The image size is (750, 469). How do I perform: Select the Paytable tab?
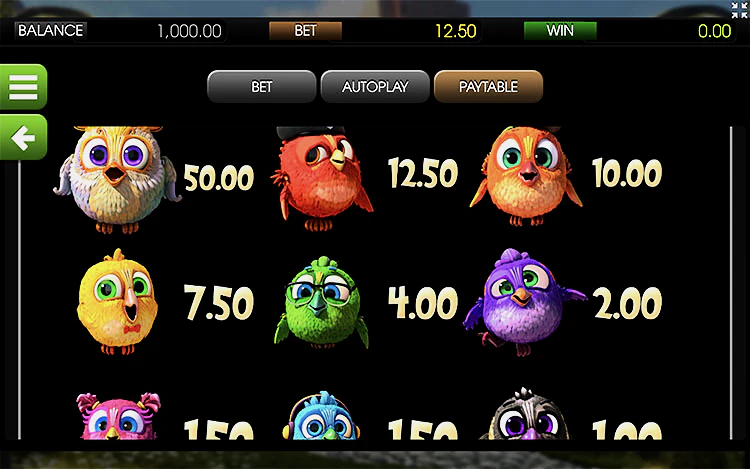[x=488, y=87]
